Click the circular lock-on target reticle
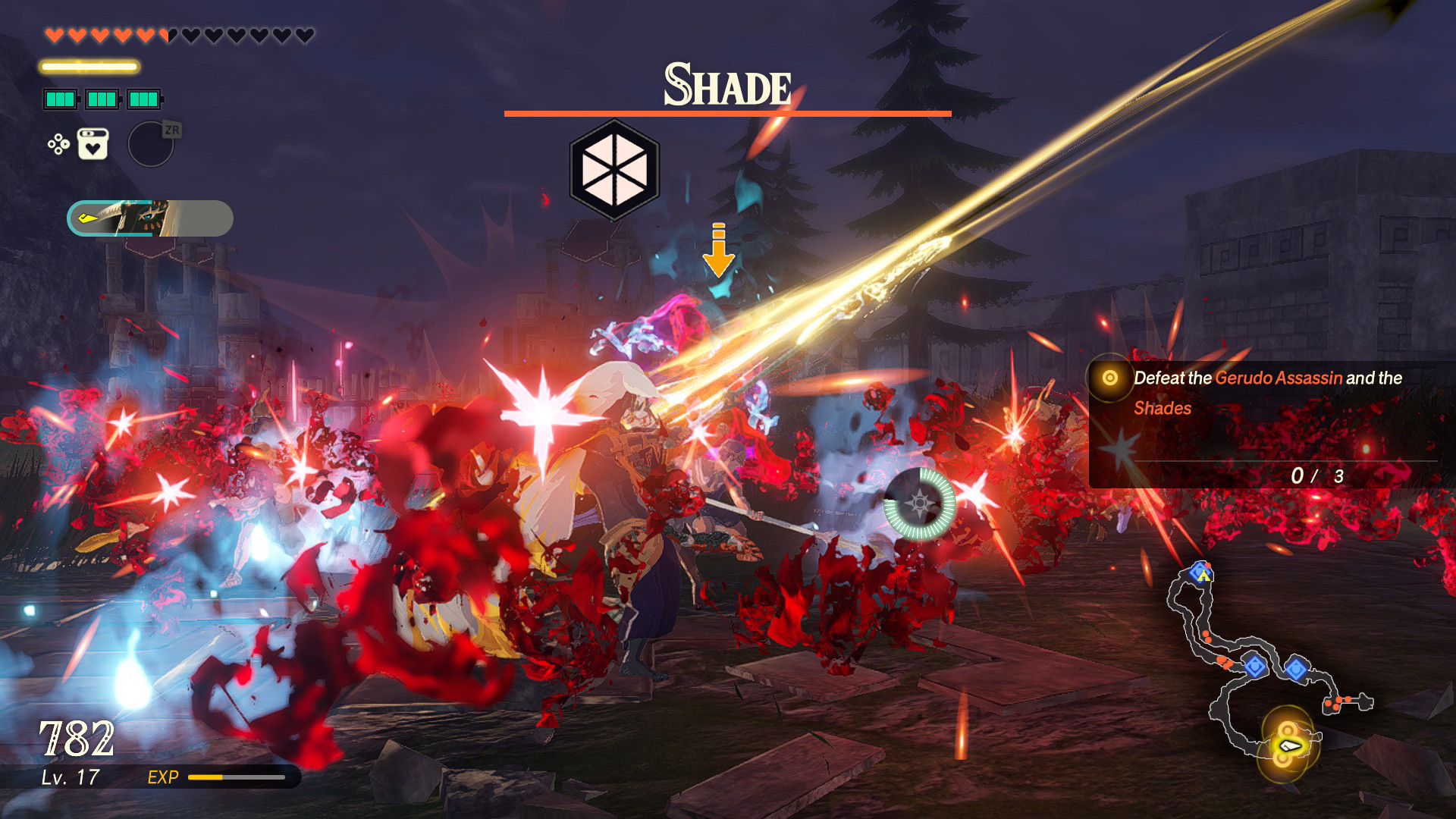Viewport: 1456px width, 819px height. coord(919,504)
